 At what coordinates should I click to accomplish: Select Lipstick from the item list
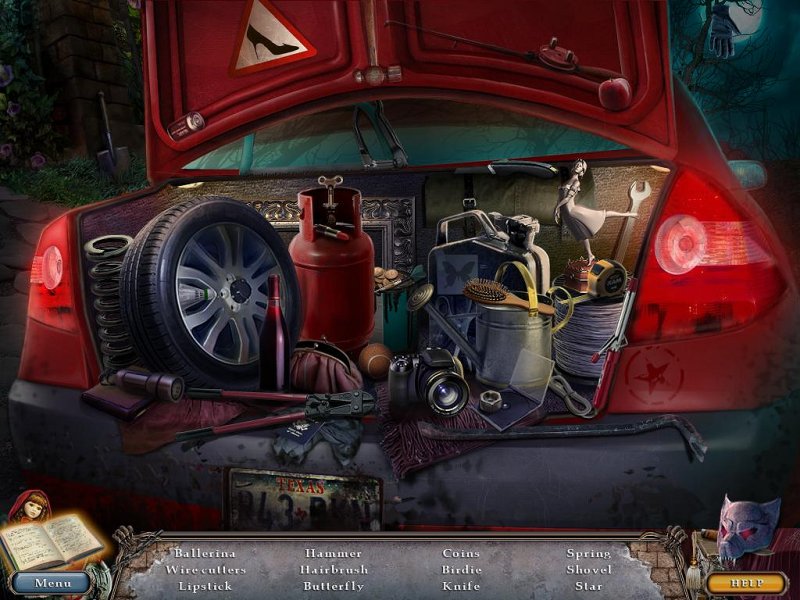click(x=205, y=585)
